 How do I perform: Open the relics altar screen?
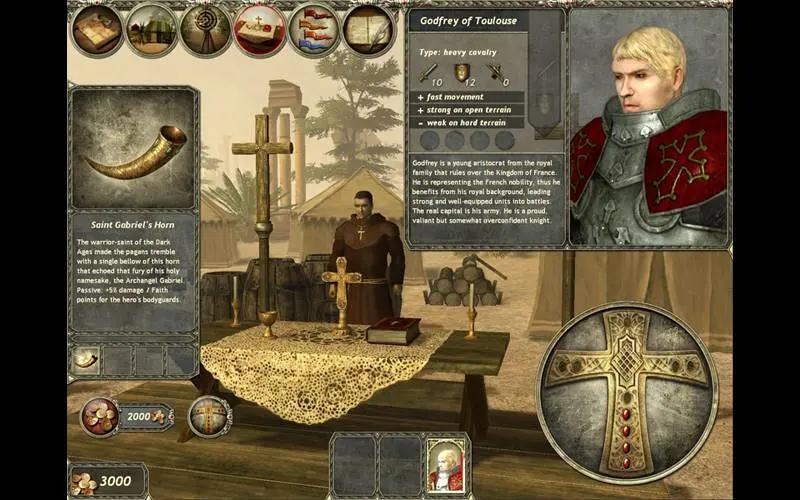[260, 30]
